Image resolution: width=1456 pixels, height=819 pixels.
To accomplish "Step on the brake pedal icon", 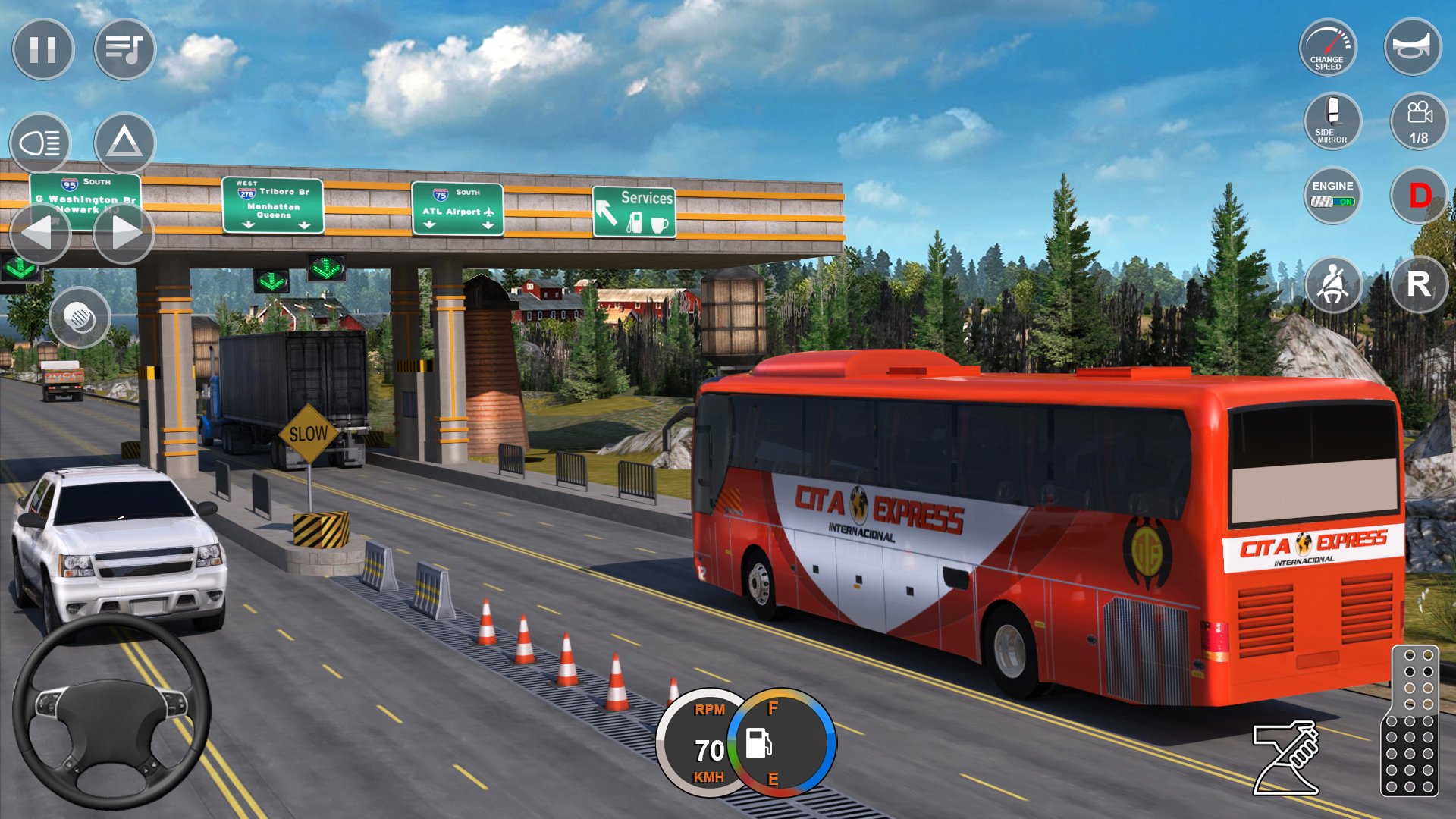I will tap(1287, 758).
